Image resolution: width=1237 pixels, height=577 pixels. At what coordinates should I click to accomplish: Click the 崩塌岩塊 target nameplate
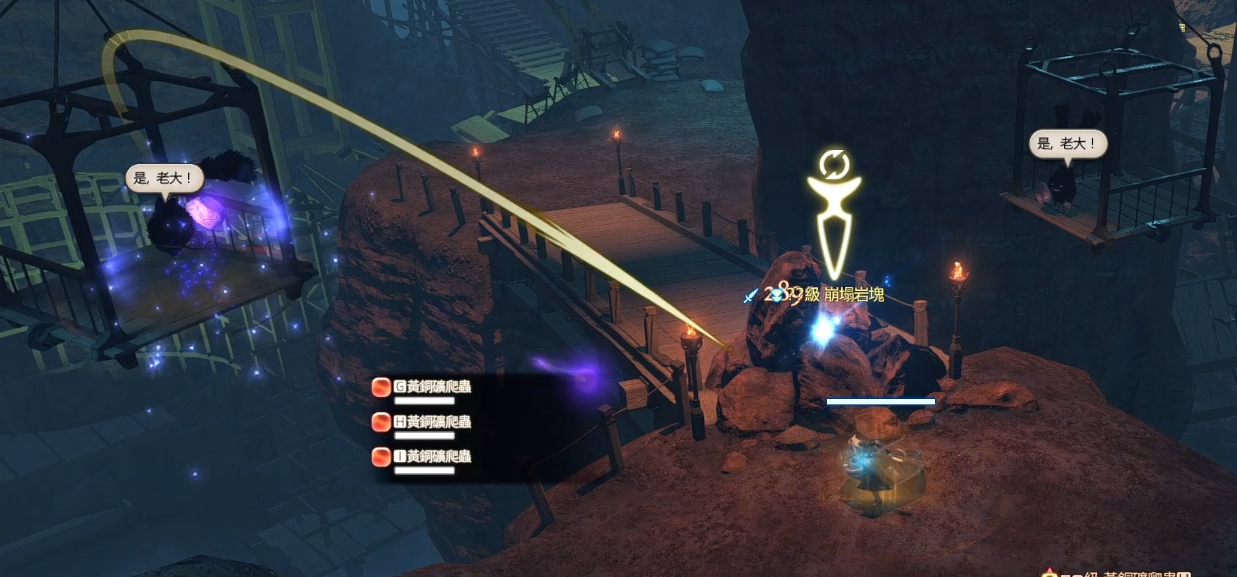click(854, 295)
